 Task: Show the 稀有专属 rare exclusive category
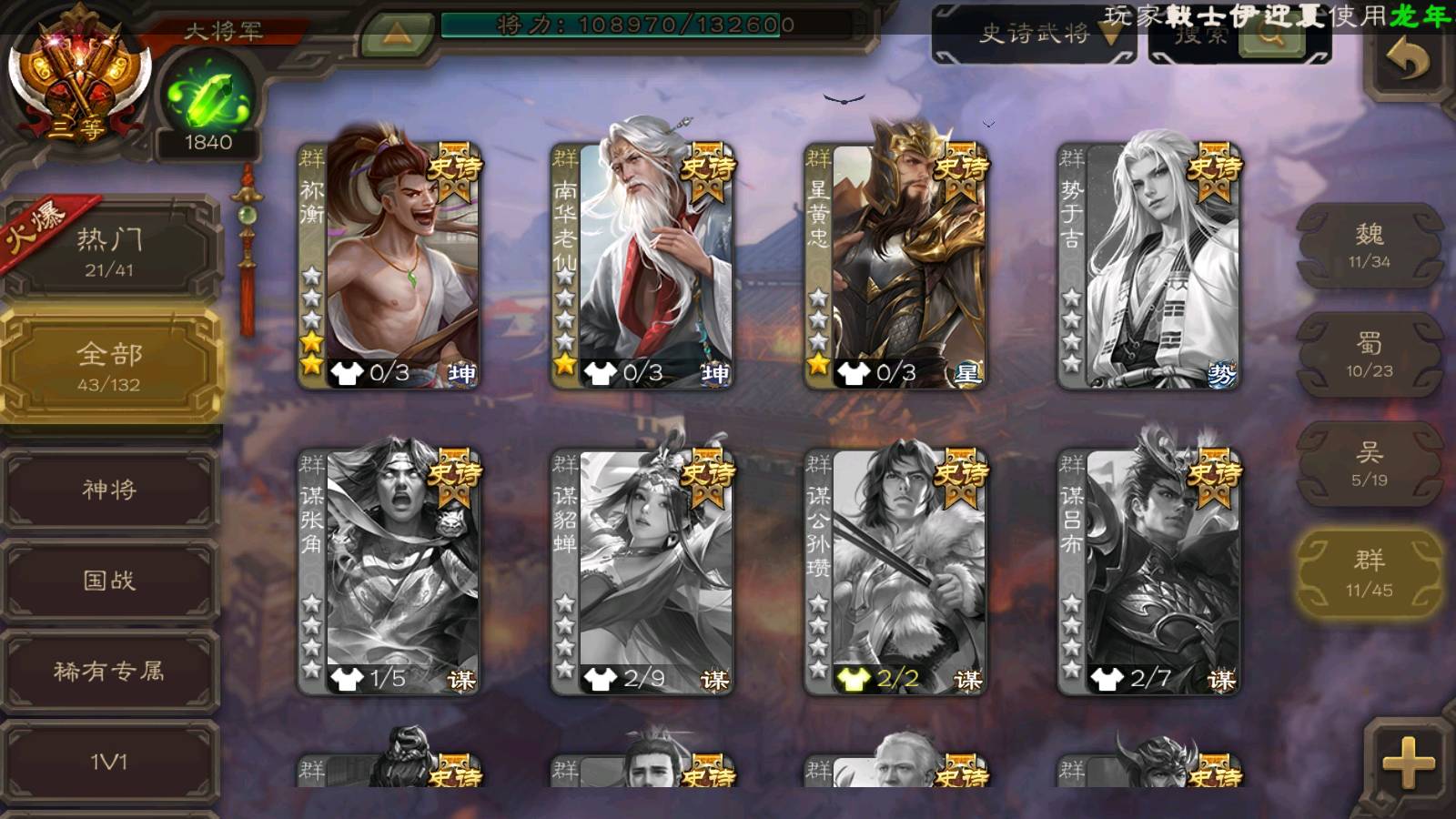pyautogui.click(x=109, y=672)
